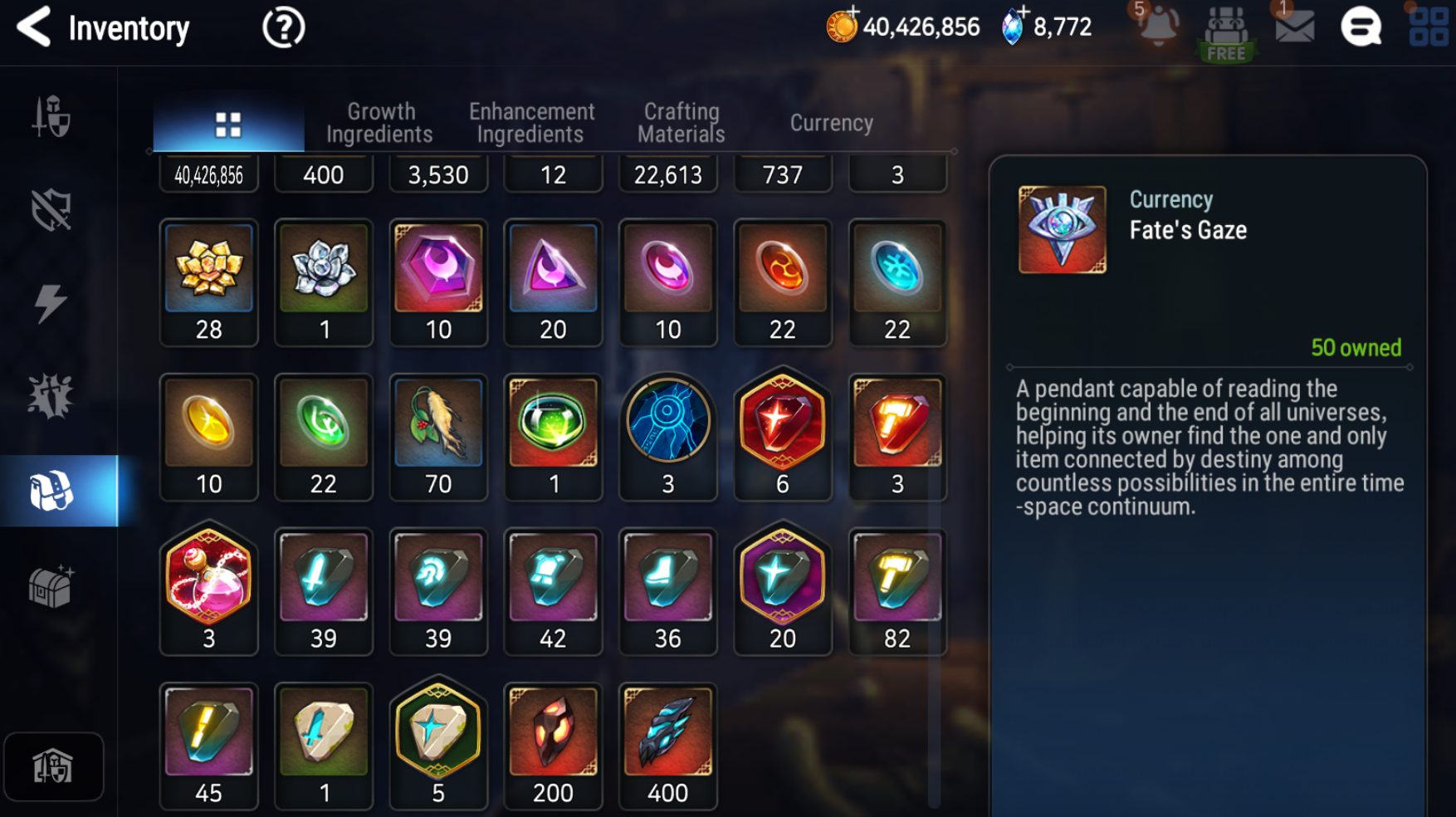This screenshot has height=817, width=1456.
Task: Open the treasure chest sidebar category
Action: (x=51, y=586)
